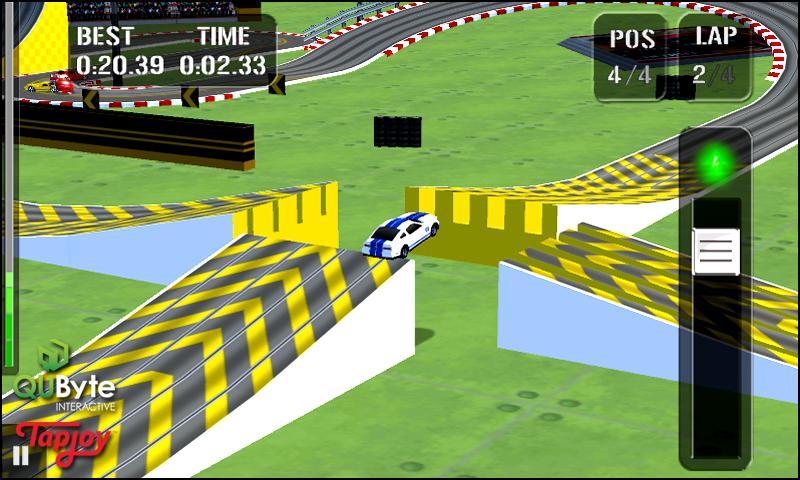This screenshot has height=480, width=800.
Task: Click the white throttle slider handle
Action: (716, 251)
